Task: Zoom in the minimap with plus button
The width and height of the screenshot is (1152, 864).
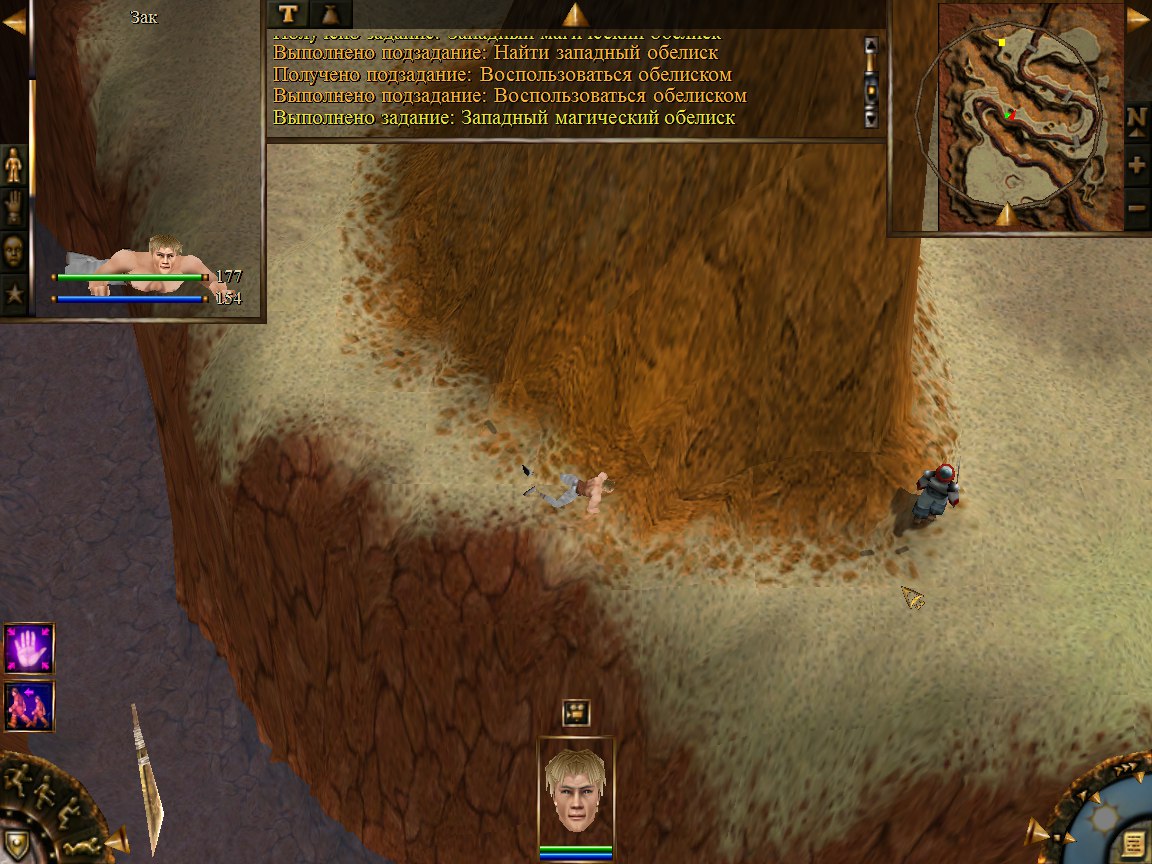Action: click(x=1137, y=165)
